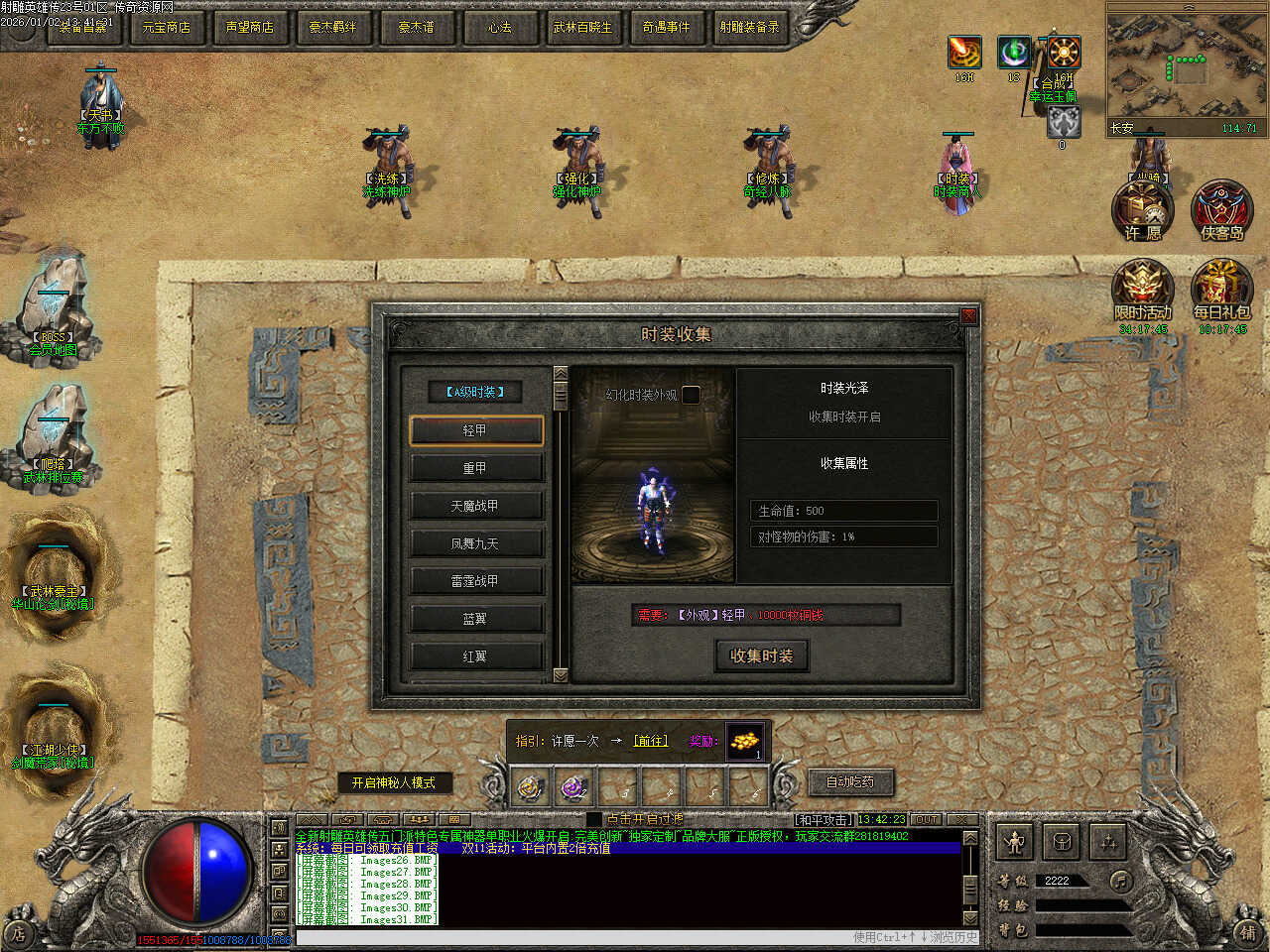The width and height of the screenshot is (1270, 952).
Task: Open the 元宝商店 shop menu
Action: tap(166, 27)
